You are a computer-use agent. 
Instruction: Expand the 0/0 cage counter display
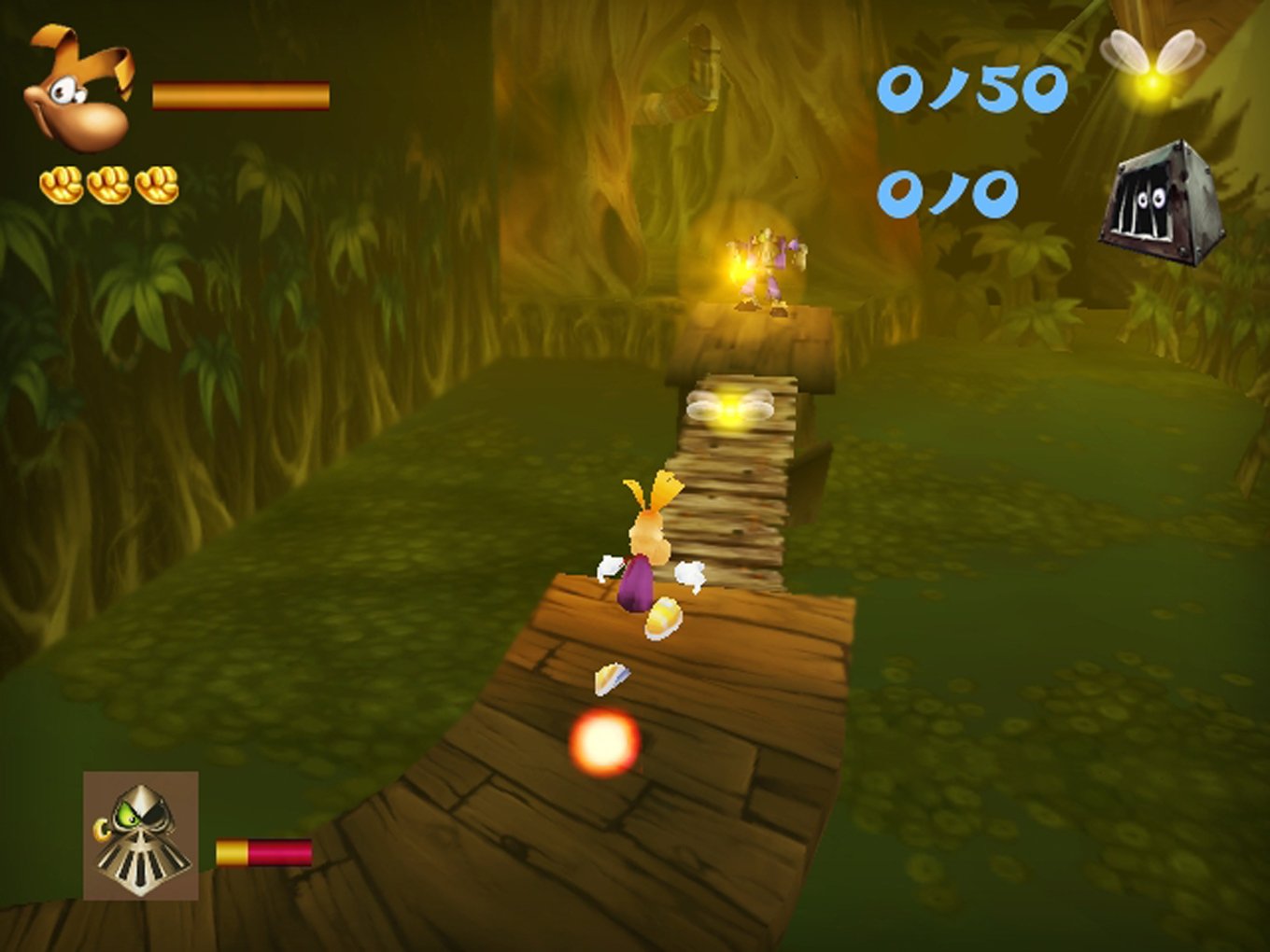pos(948,191)
